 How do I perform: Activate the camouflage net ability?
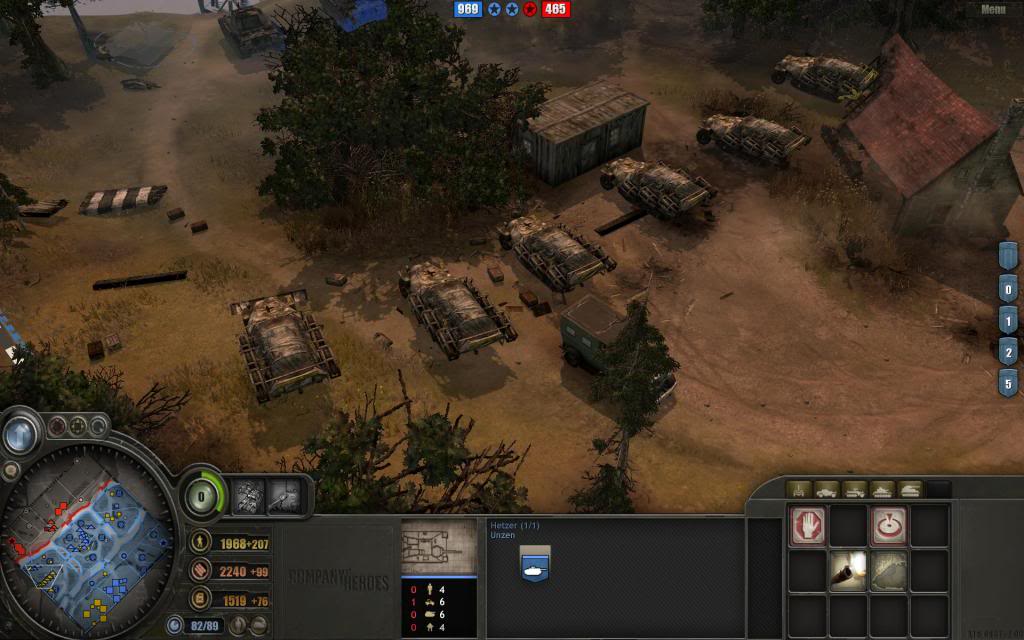[888, 571]
